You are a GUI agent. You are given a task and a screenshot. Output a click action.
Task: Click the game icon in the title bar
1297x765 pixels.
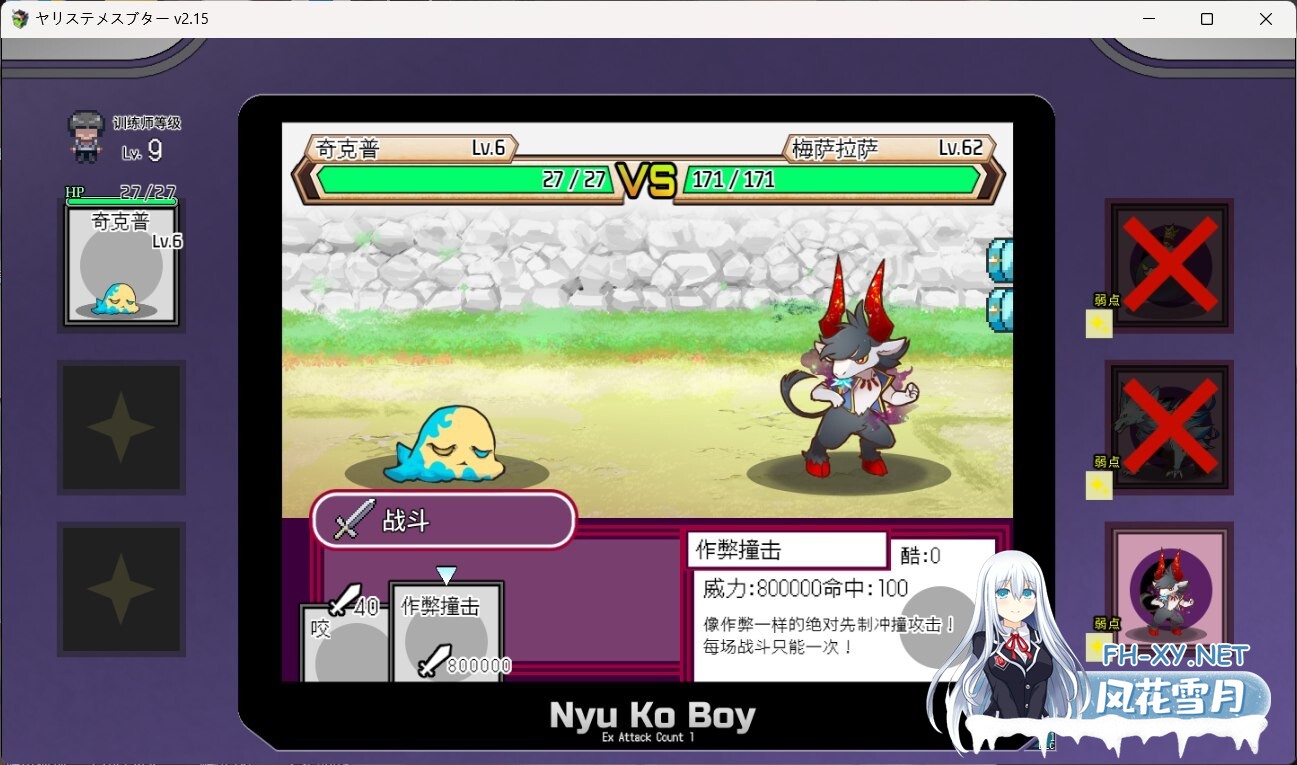pos(18,18)
